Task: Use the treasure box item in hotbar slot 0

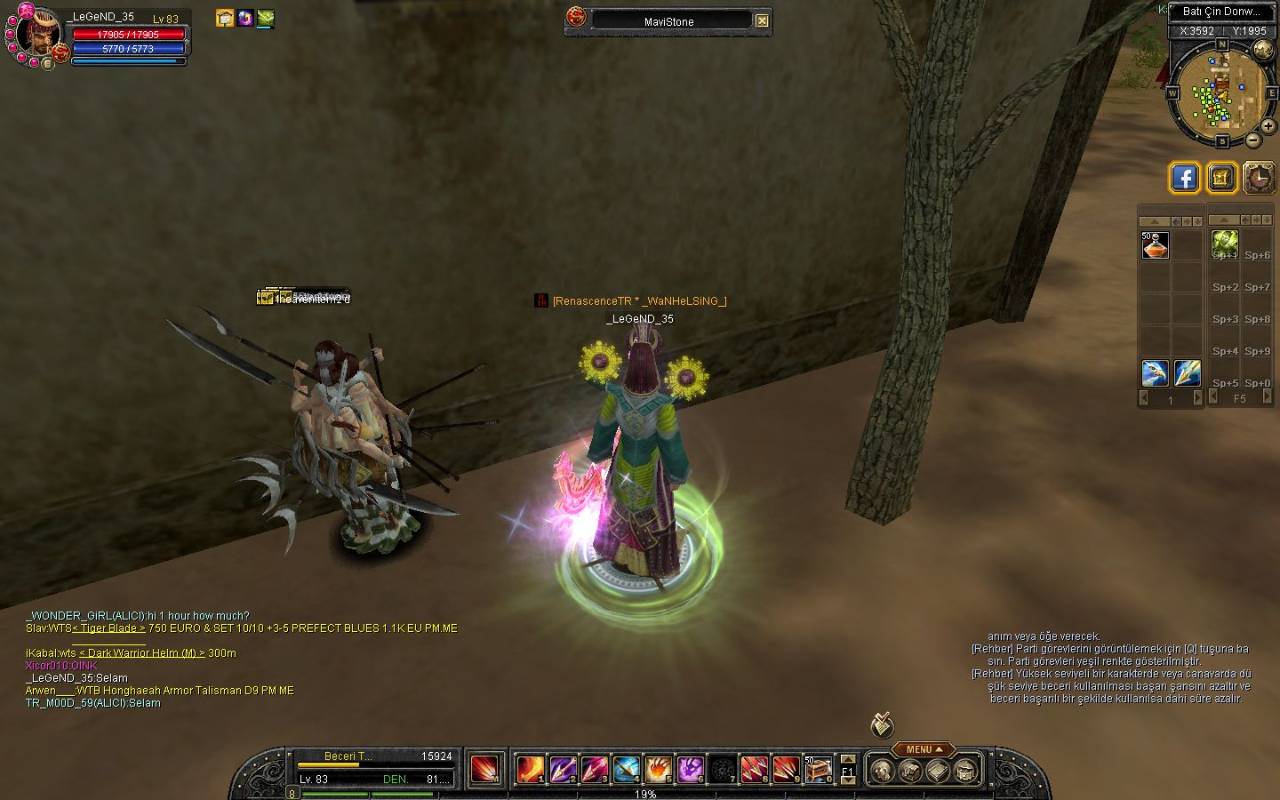Action: tap(818, 769)
